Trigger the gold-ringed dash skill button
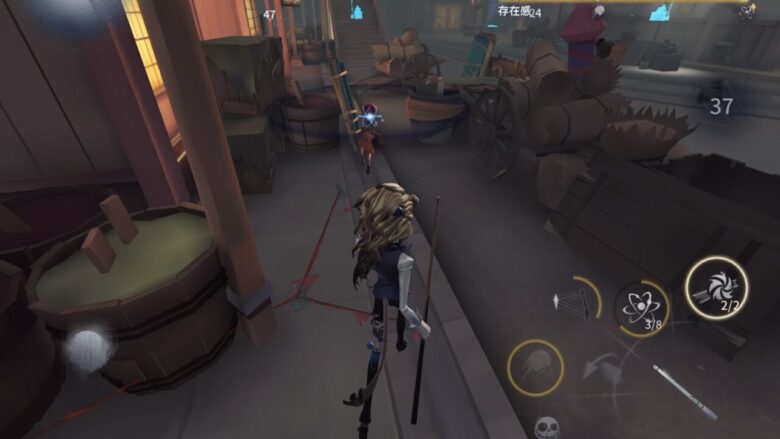This screenshot has height=439, width=780. (535, 367)
